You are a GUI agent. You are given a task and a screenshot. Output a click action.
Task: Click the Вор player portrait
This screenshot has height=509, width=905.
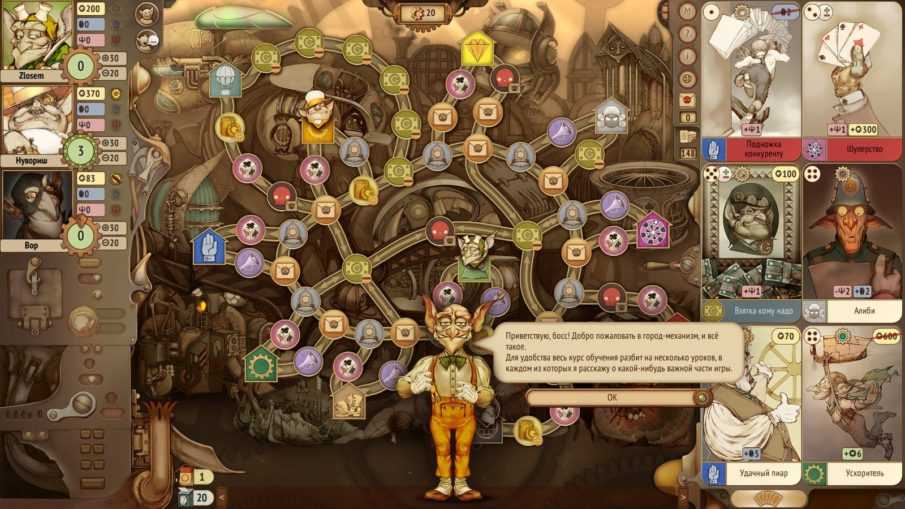[x=35, y=204]
